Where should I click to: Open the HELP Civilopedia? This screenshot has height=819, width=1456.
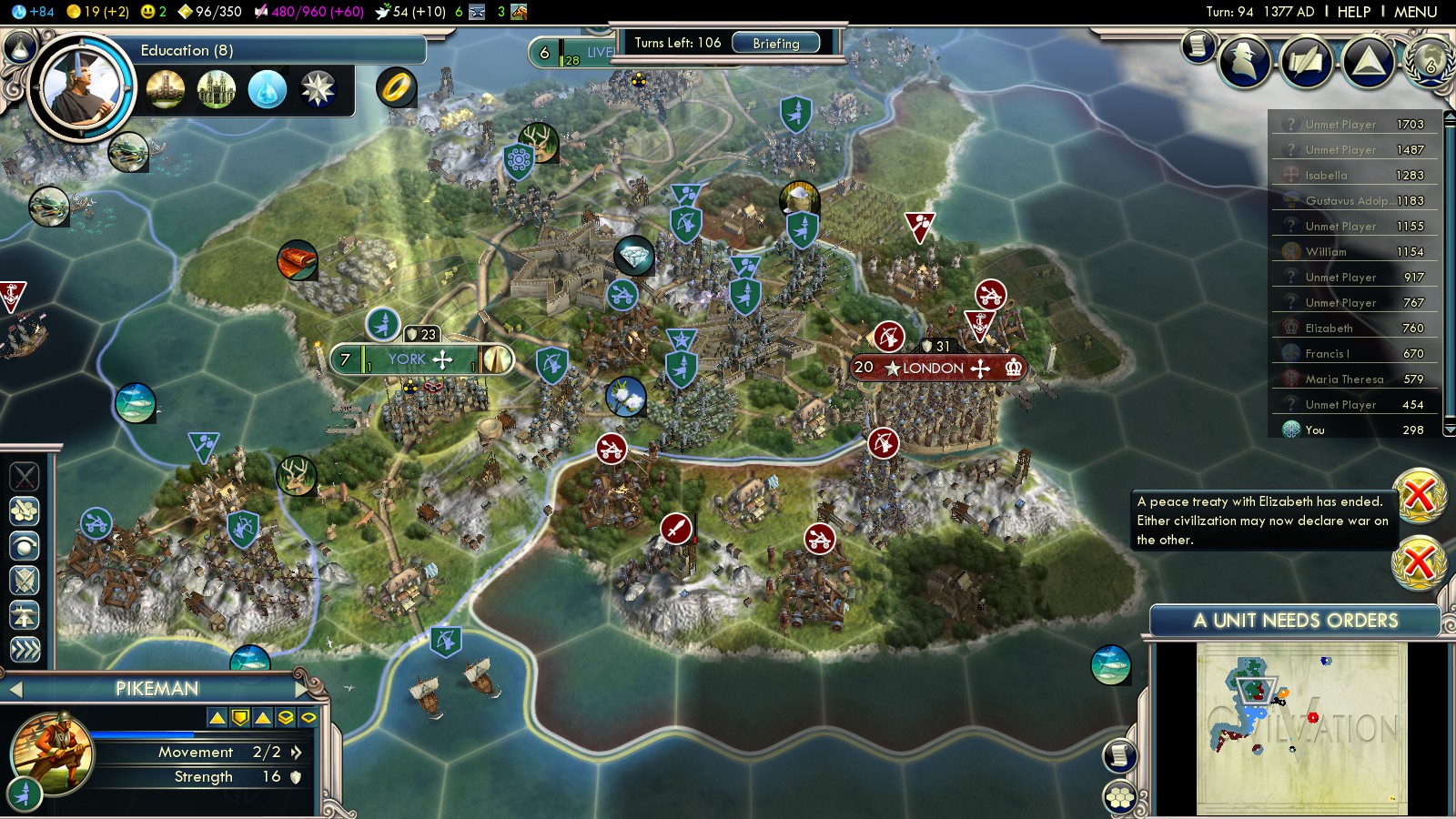point(1353,12)
